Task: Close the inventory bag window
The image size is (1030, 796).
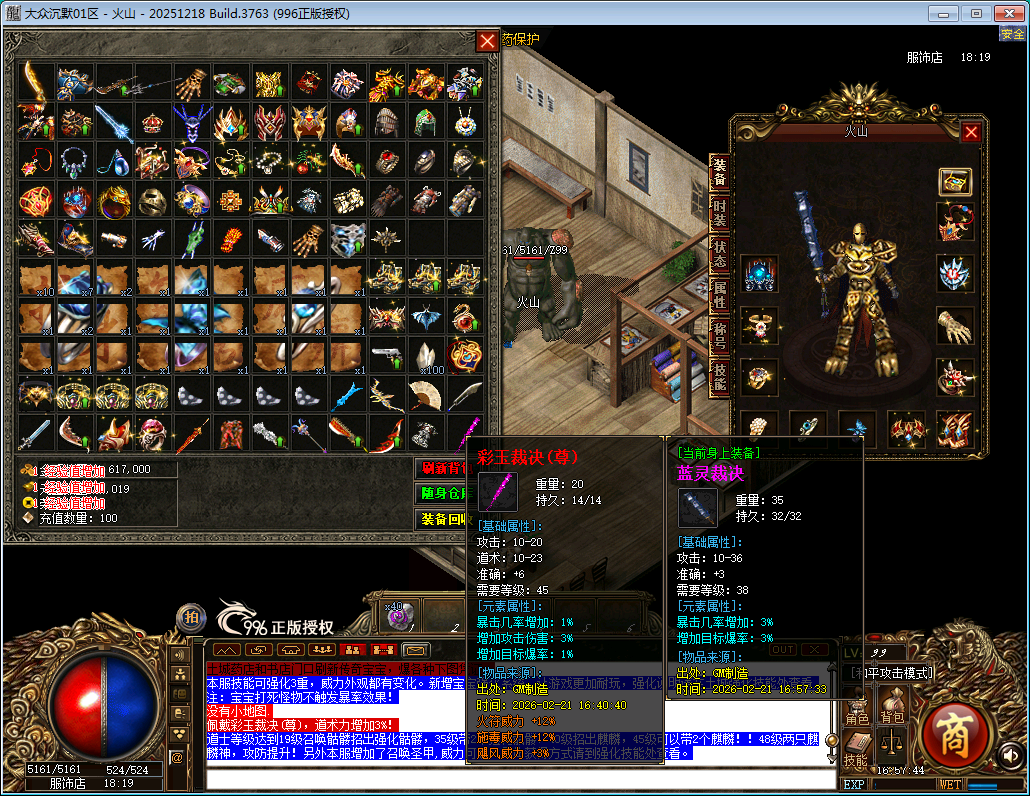Action: coord(487,41)
